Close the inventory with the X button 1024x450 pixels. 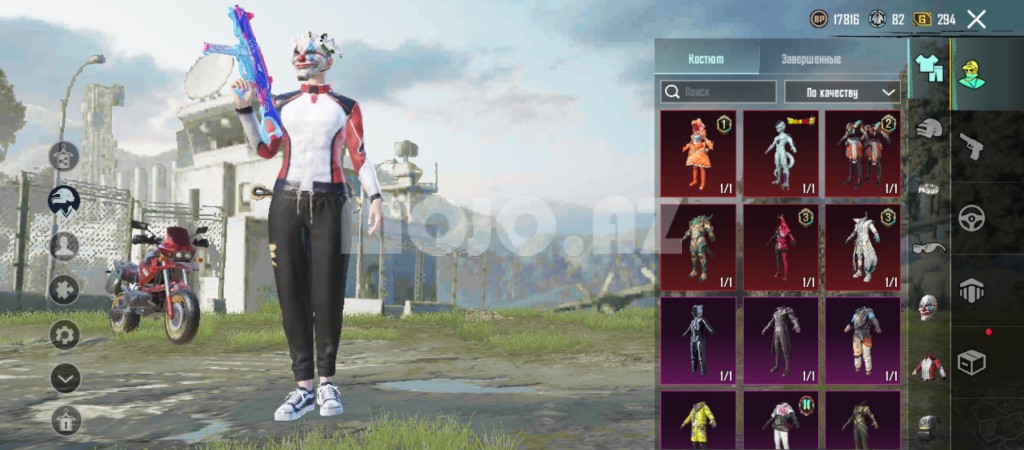pos(976,19)
